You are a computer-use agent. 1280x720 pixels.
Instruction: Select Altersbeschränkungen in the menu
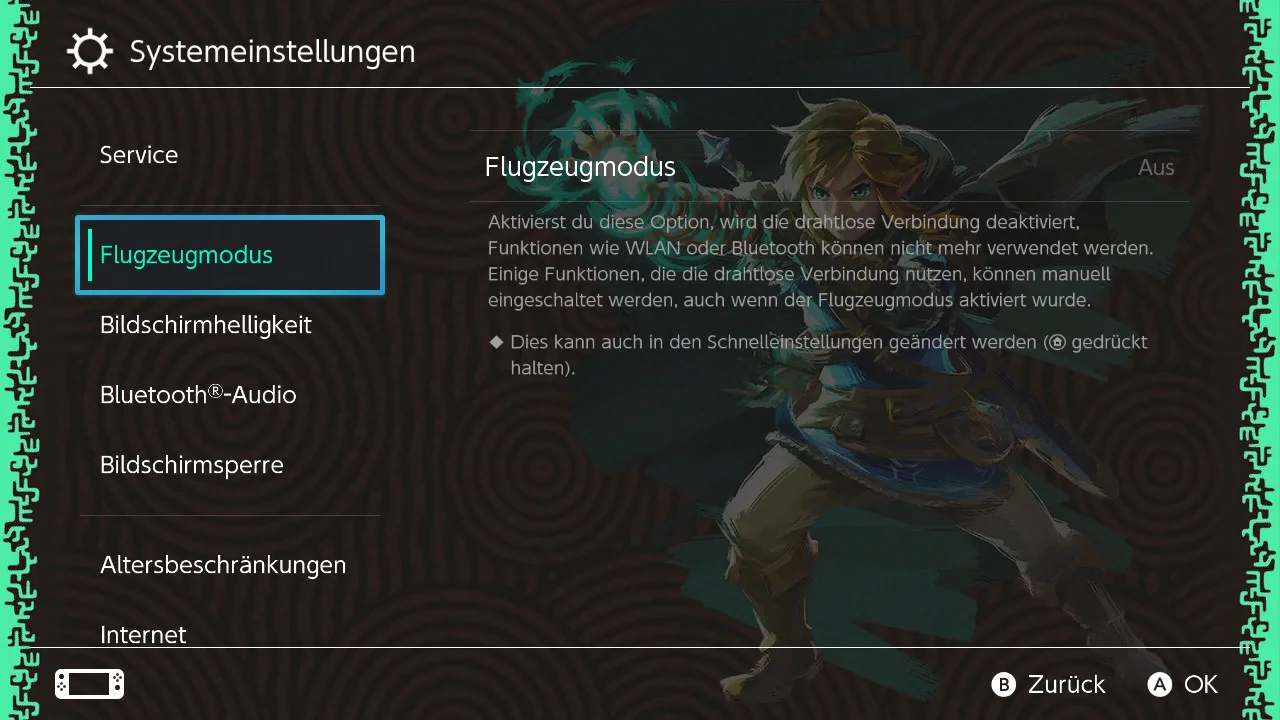(x=223, y=565)
